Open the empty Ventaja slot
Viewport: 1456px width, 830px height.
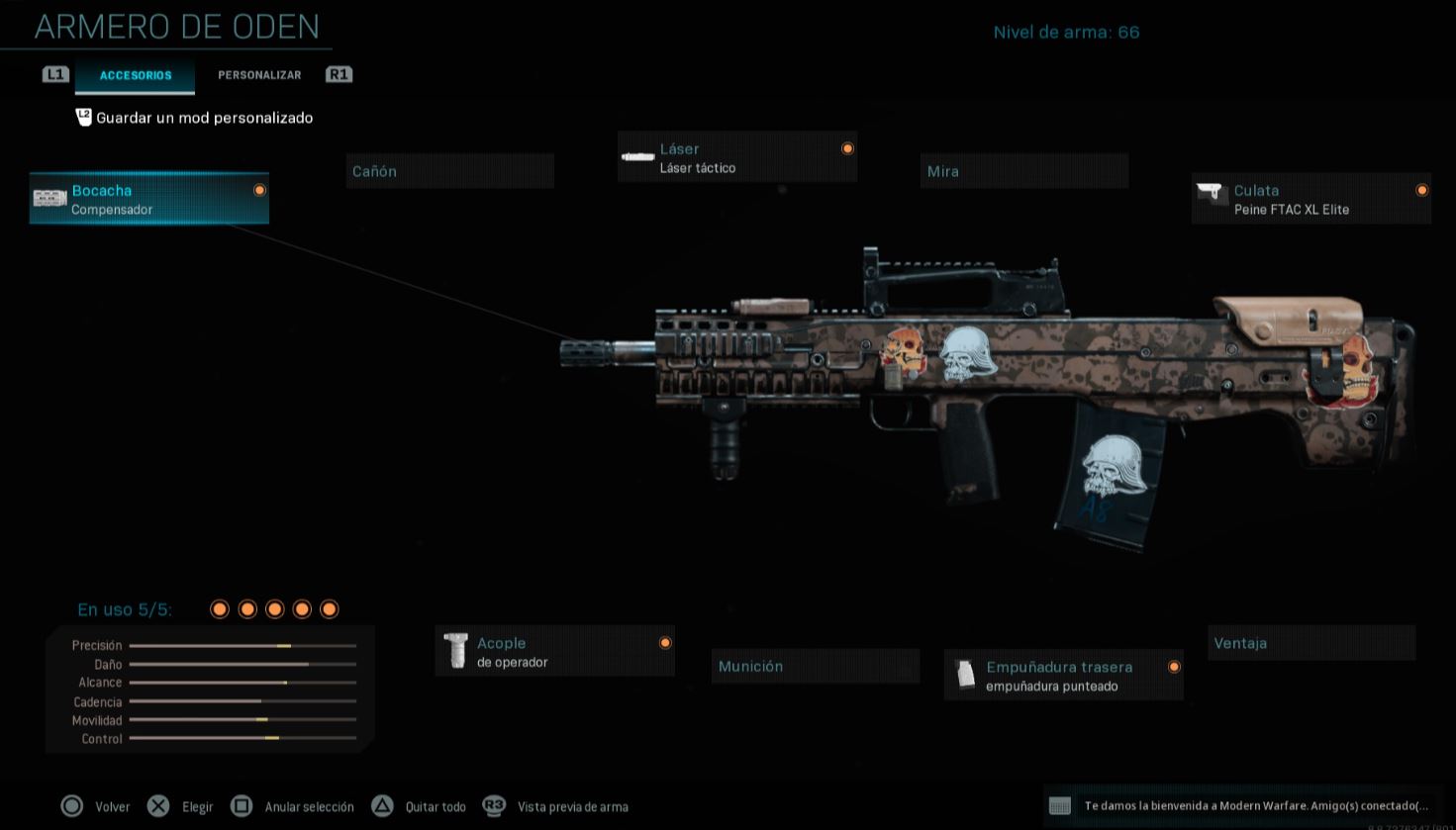pyautogui.click(x=1310, y=643)
